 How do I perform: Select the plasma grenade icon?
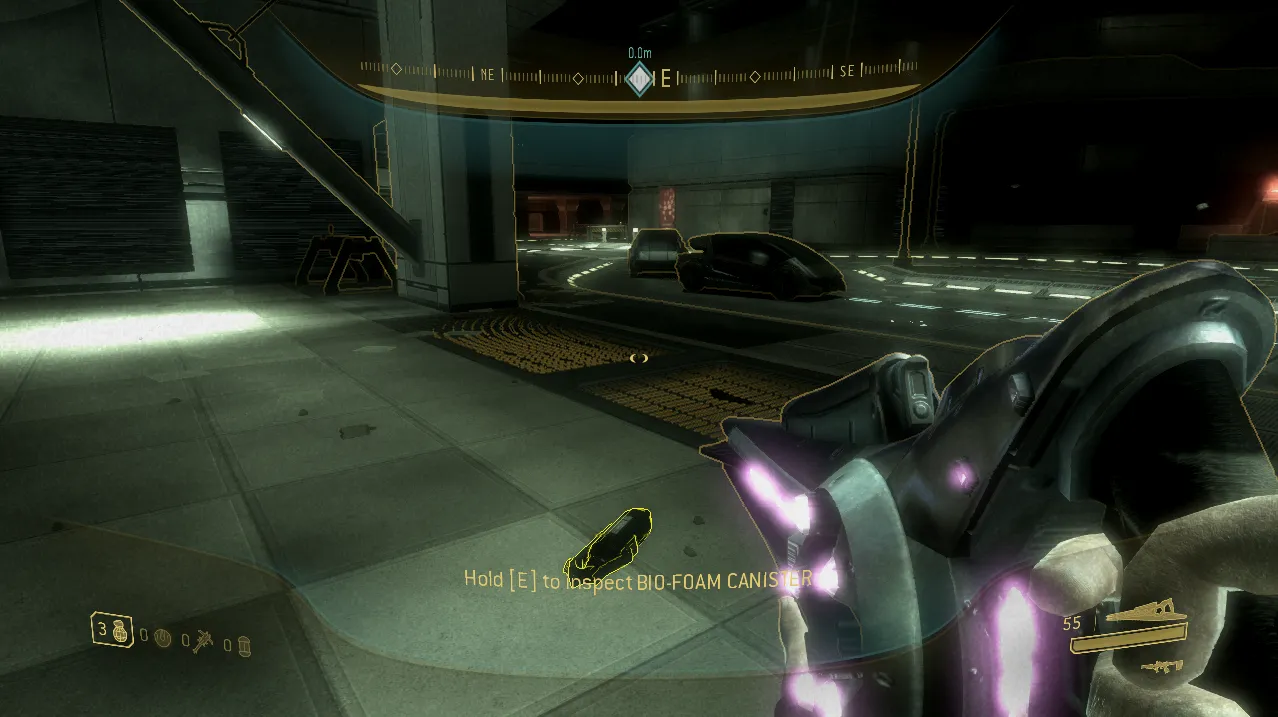click(x=164, y=636)
